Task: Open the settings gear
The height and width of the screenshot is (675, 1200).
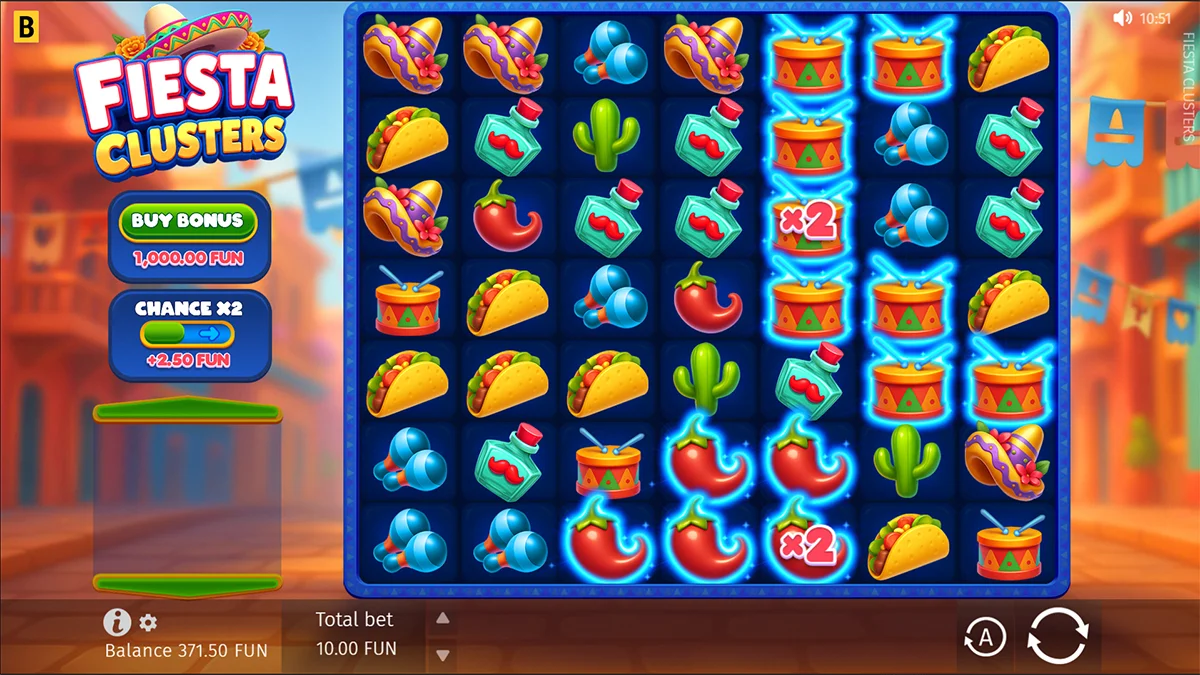Action: (x=148, y=623)
